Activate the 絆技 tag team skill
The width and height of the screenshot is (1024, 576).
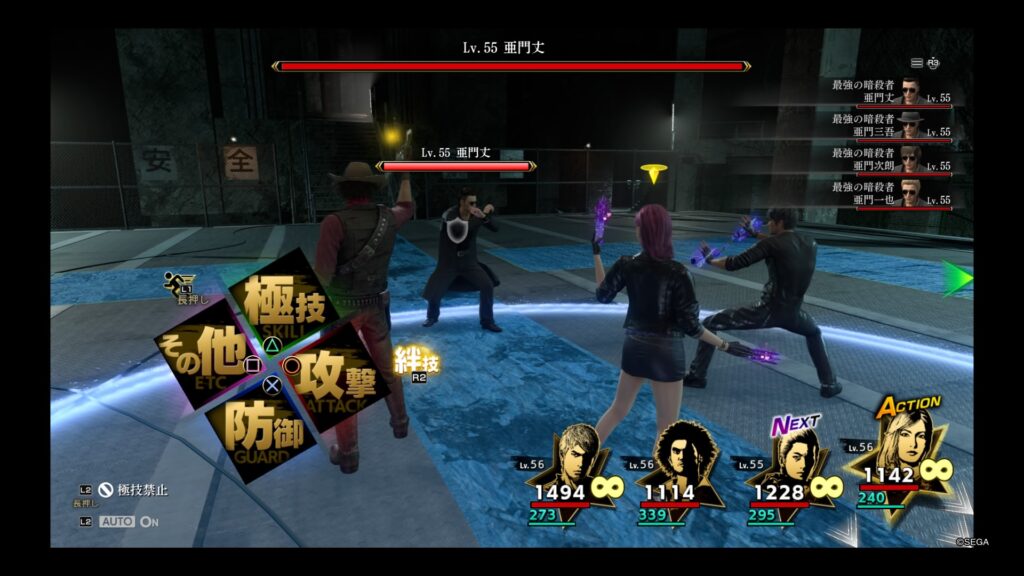tap(416, 362)
